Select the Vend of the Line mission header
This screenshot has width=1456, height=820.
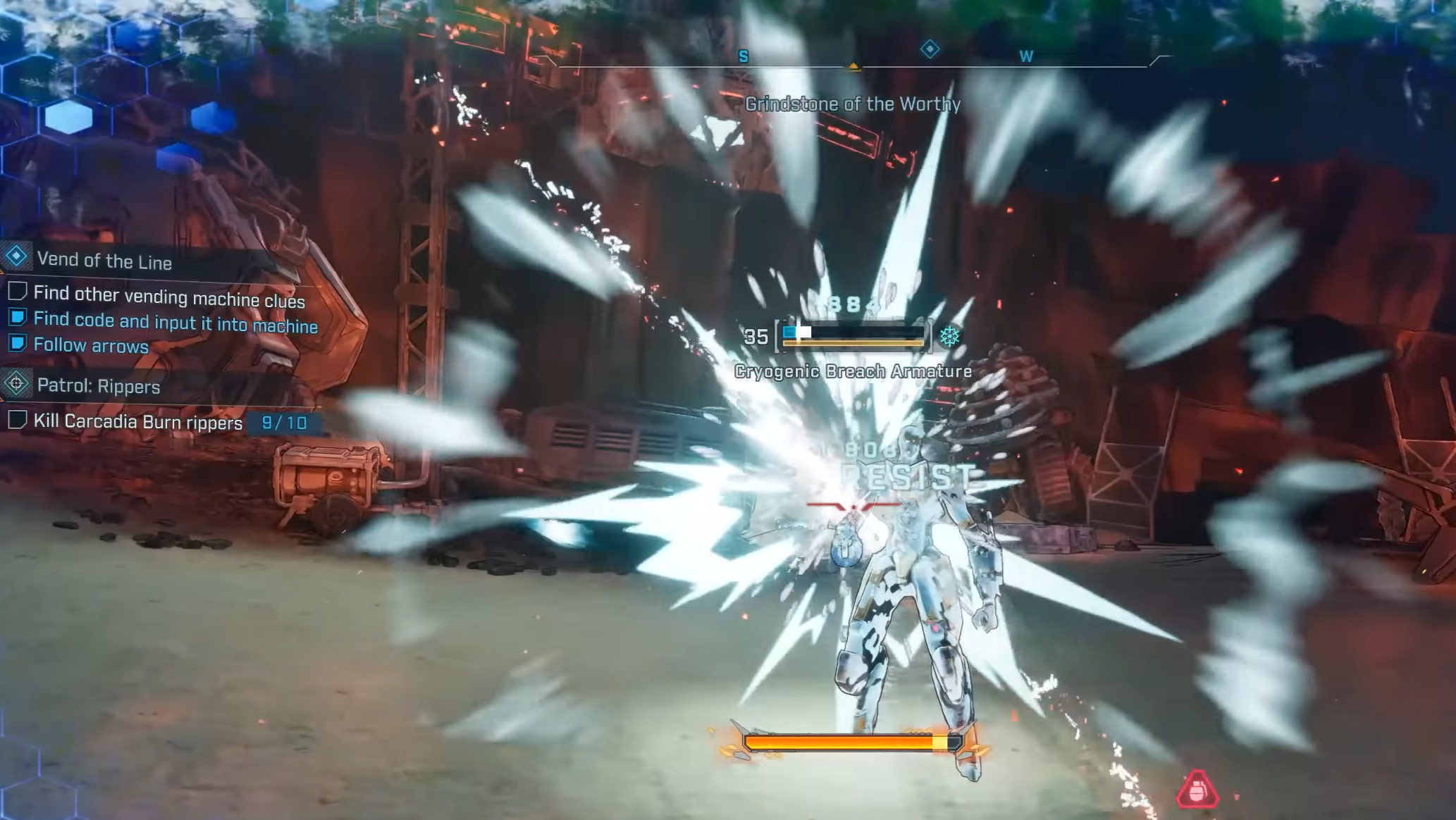click(104, 261)
